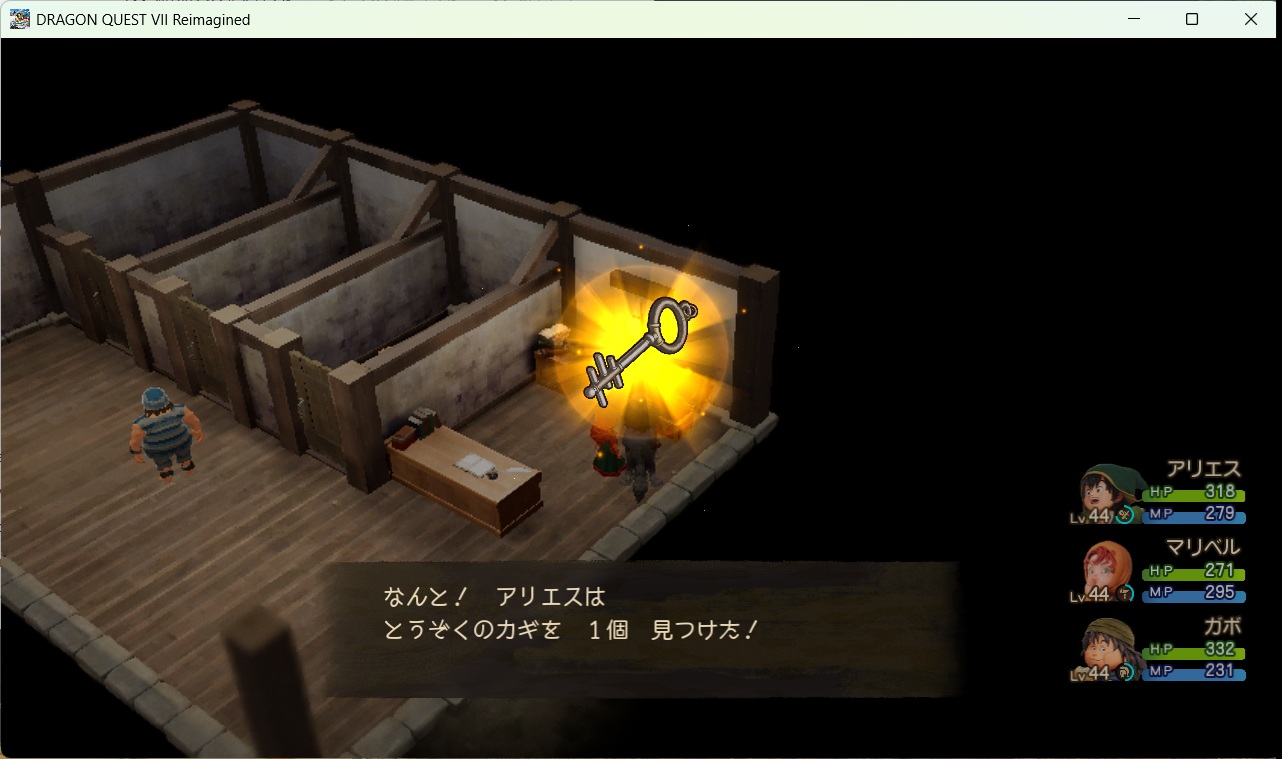
Task: Click the name label マリベル
Action: (x=1204, y=547)
